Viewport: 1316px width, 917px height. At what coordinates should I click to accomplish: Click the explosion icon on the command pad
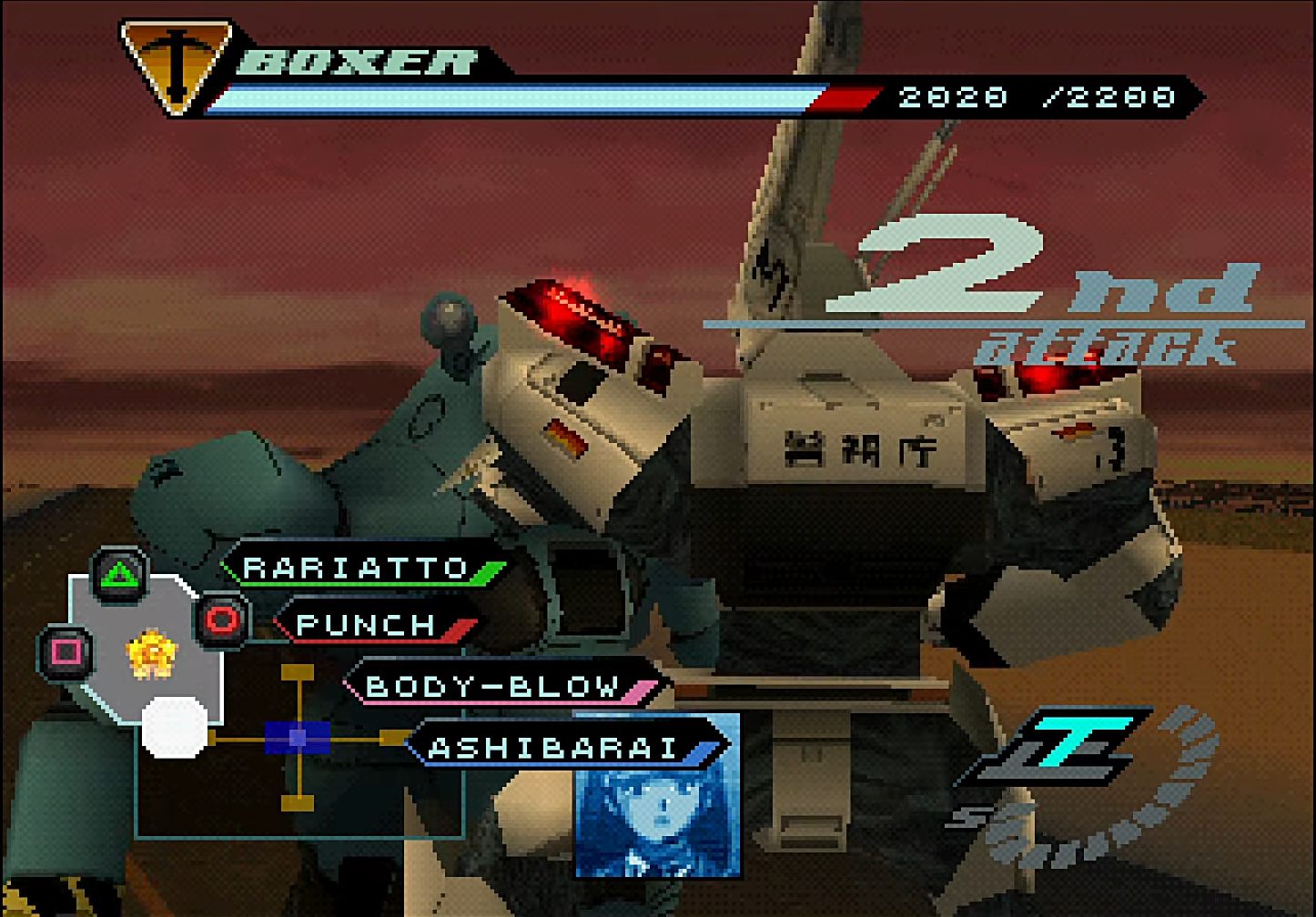tap(152, 656)
